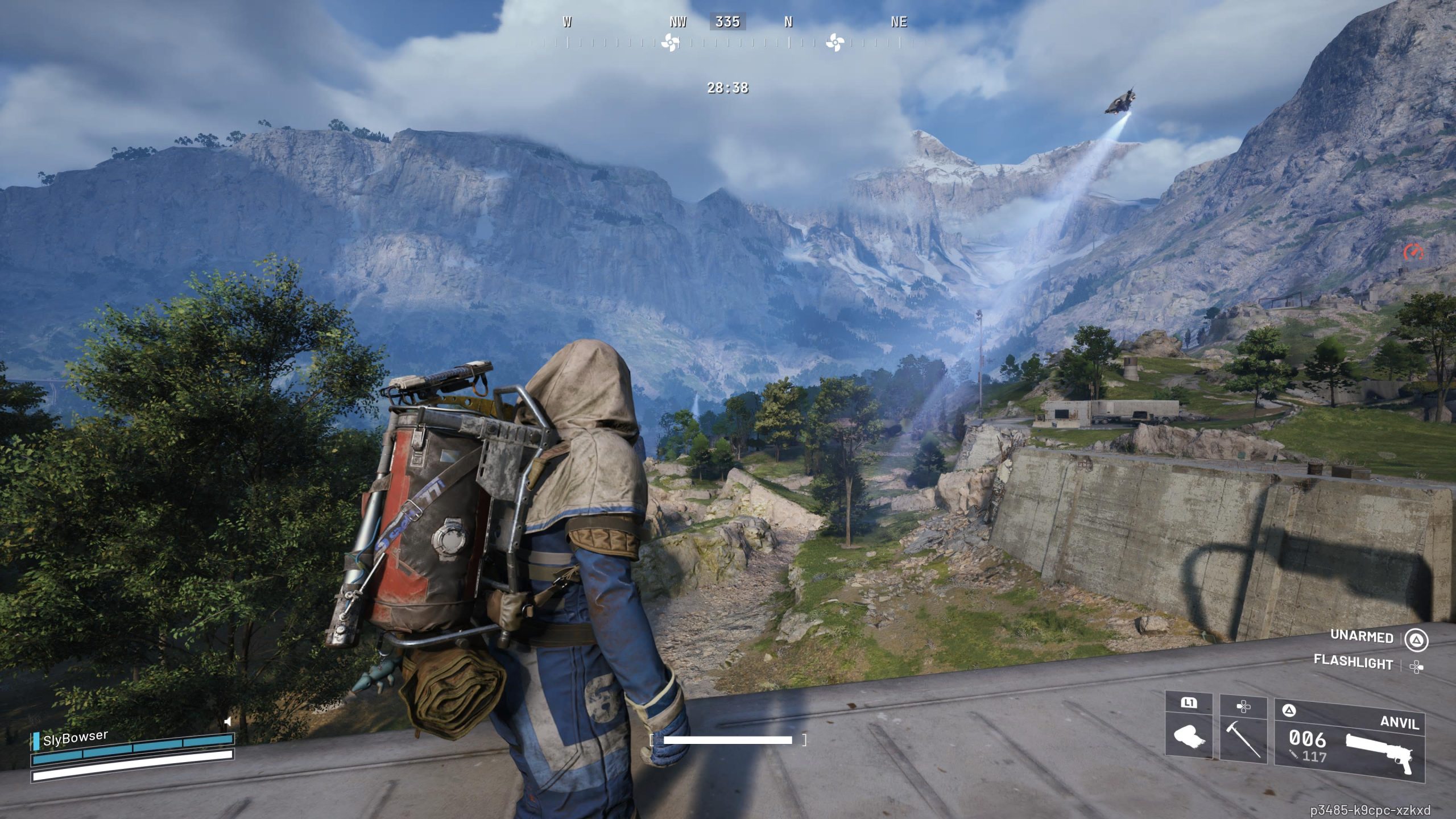
Task: Equip the Anvil revolver weapon slot
Action: (x=1349, y=741)
